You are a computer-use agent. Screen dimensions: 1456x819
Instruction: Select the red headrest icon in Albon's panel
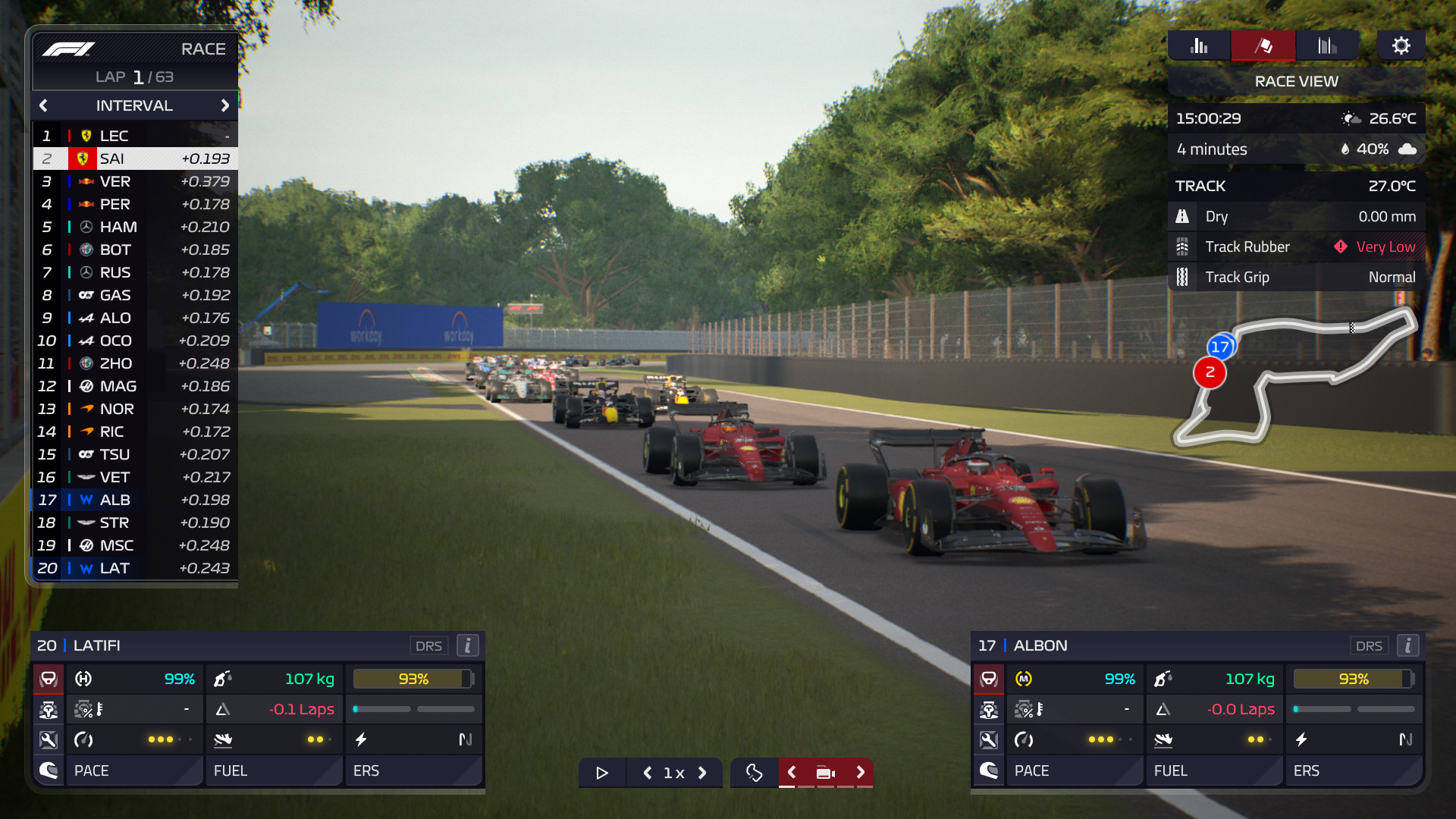989,679
